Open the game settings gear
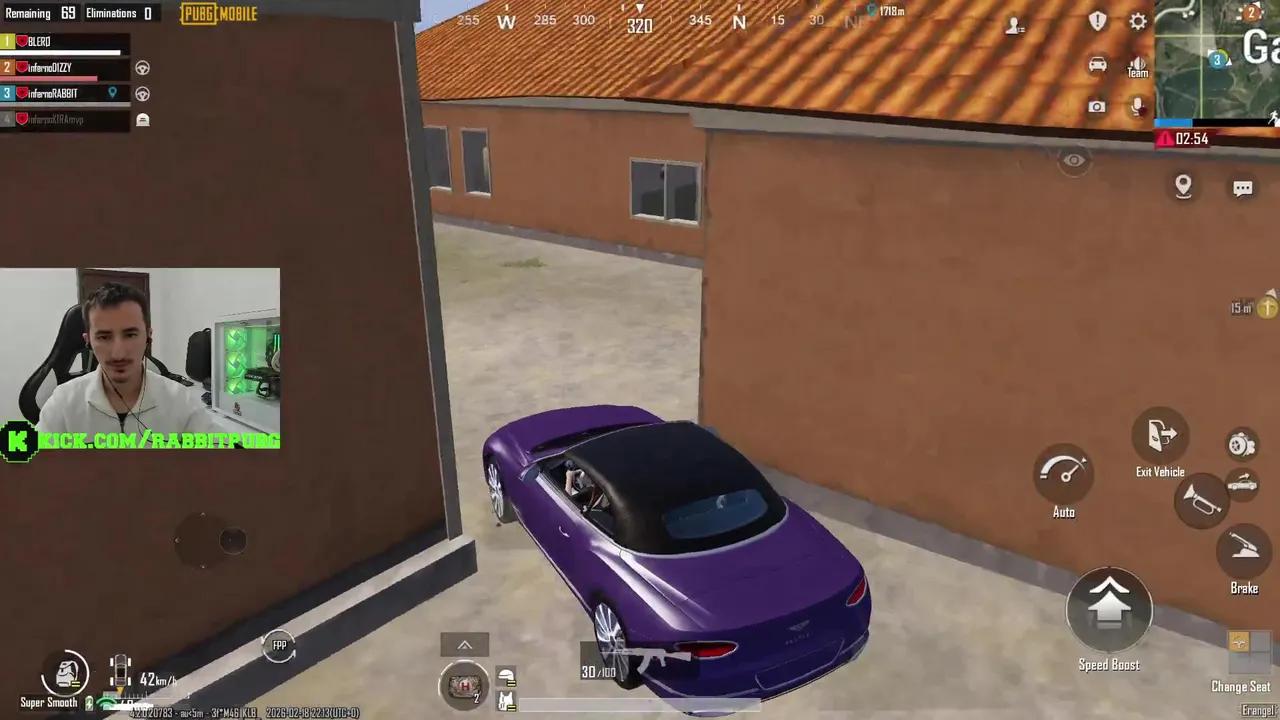The height and width of the screenshot is (720, 1280). [x=1138, y=21]
